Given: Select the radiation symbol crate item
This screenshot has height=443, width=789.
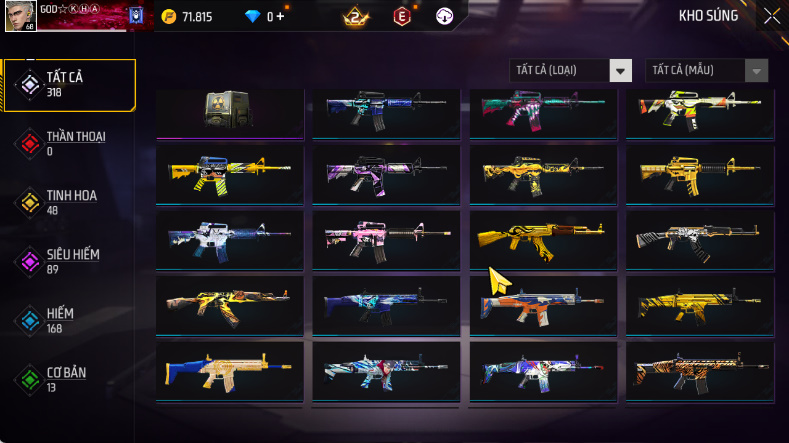Looking at the screenshot, I should [x=229, y=111].
